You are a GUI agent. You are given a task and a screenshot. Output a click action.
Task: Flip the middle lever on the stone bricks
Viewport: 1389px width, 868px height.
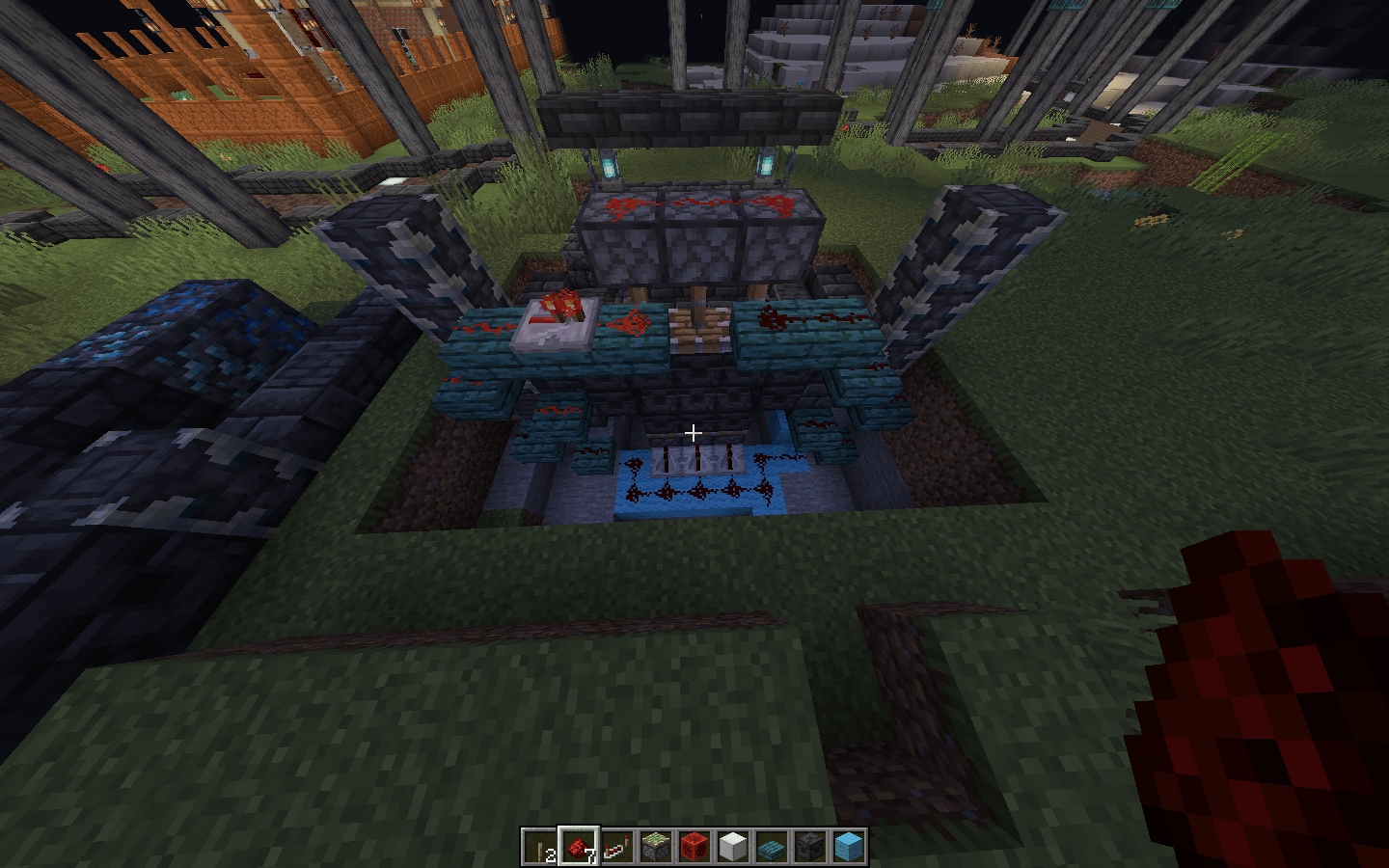696,457
